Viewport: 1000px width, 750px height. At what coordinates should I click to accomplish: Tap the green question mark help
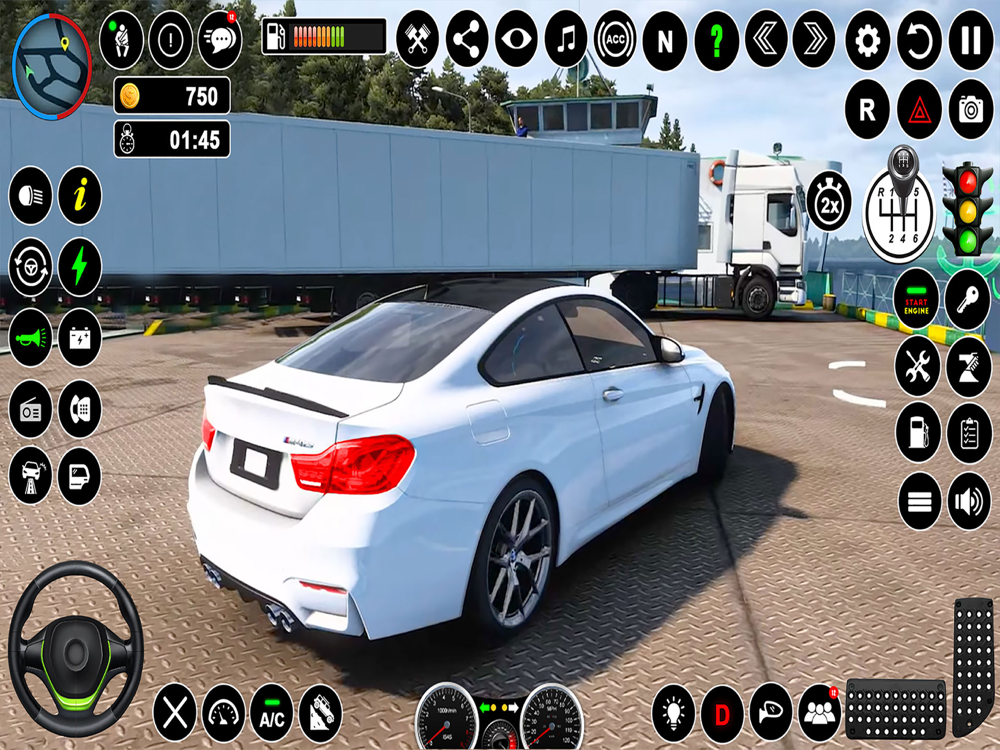tap(716, 40)
